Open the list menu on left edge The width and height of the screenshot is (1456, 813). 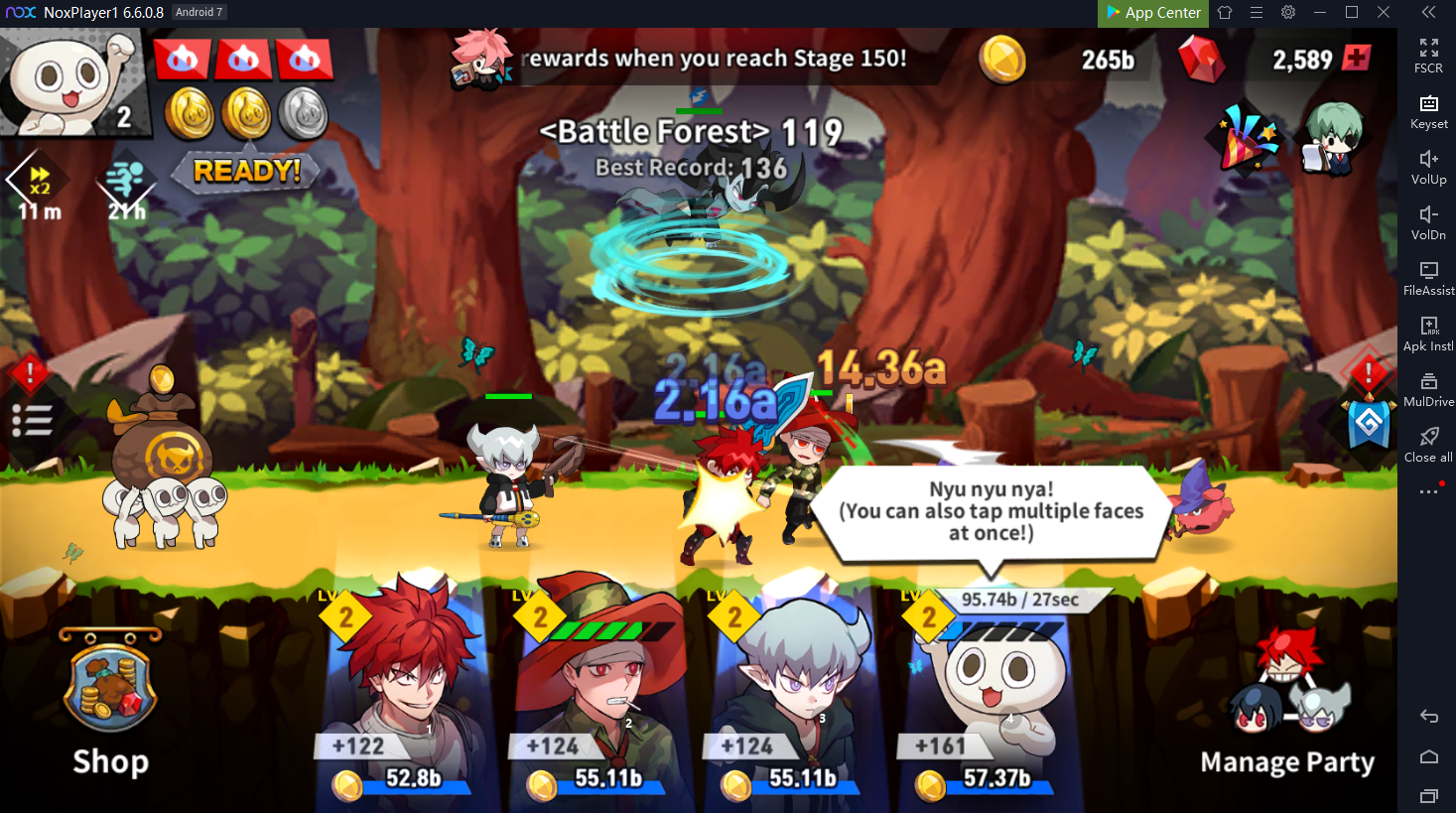(x=32, y=421)
